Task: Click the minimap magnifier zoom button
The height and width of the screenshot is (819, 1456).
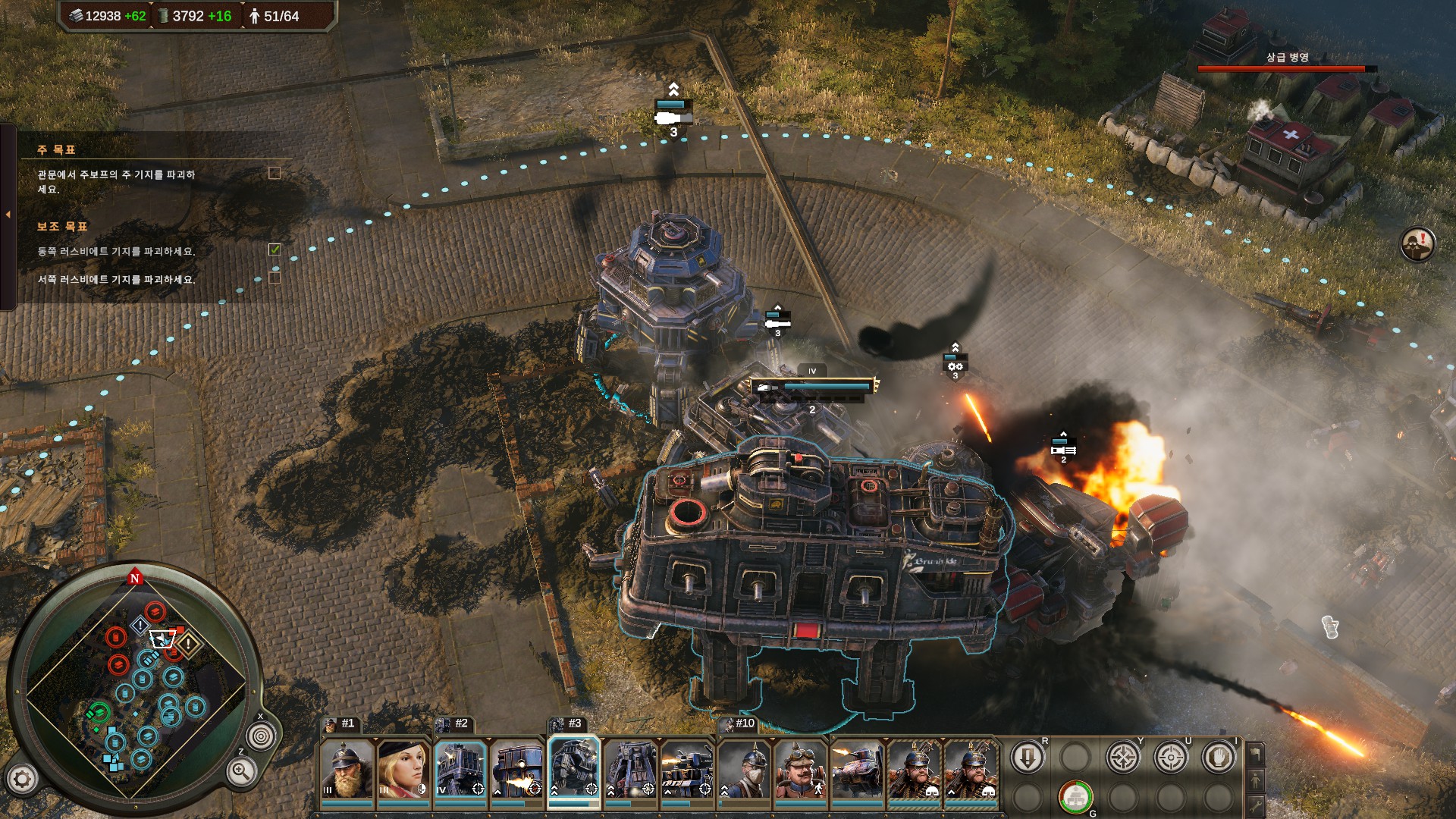Action: tap(240, 773)
